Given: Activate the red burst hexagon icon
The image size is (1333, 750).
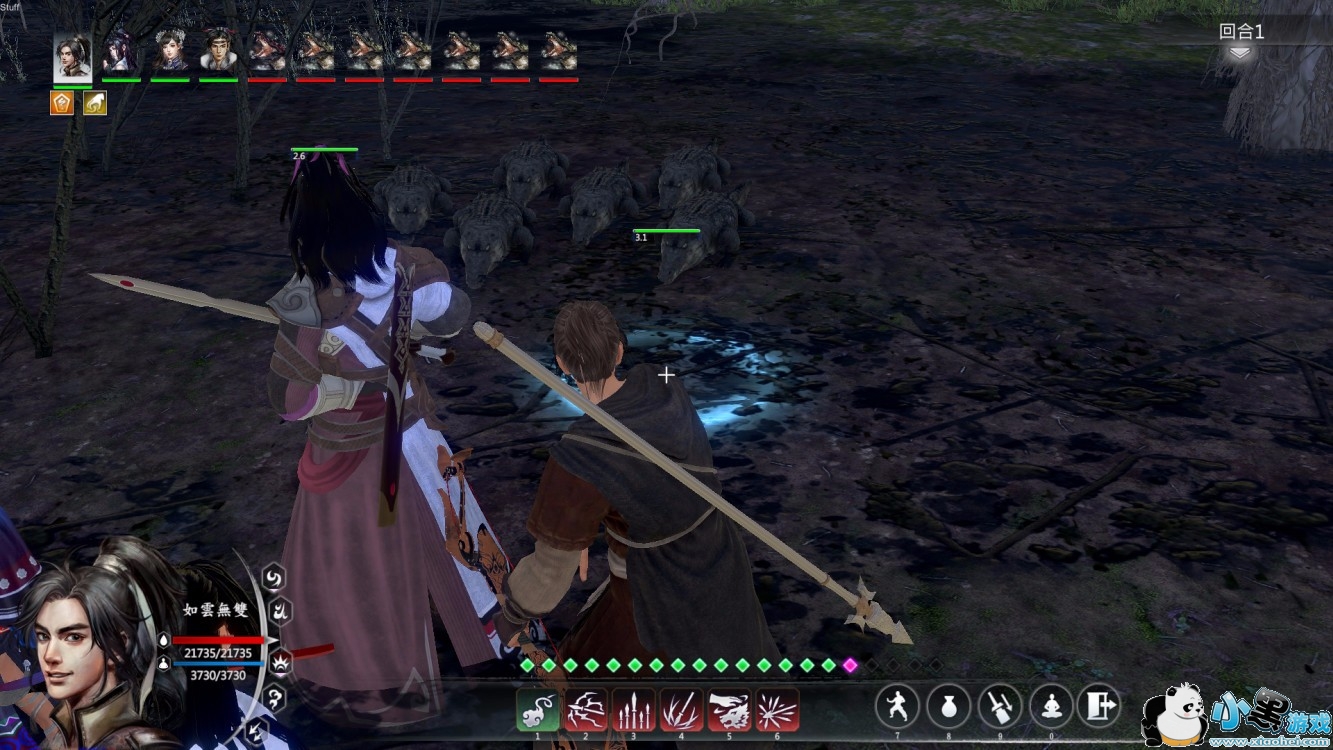Looking at the screenshot, I should (282, 660).
